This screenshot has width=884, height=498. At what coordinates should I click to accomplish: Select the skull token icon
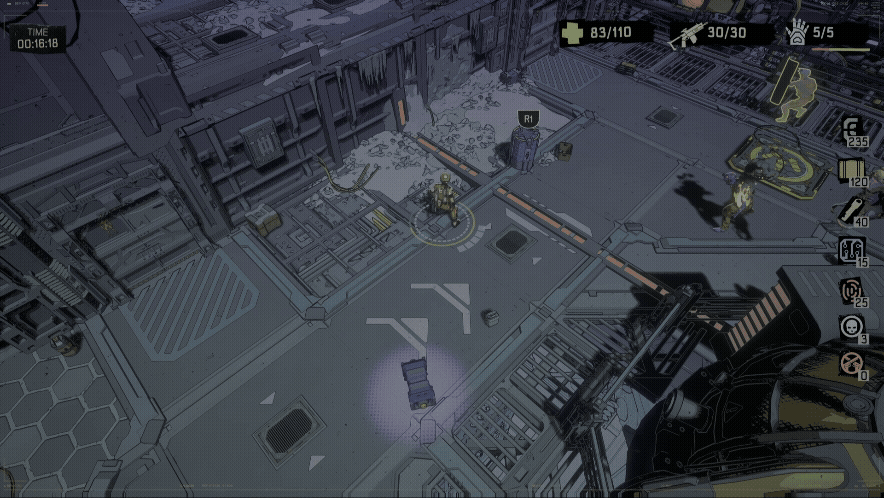pos(852,326)
